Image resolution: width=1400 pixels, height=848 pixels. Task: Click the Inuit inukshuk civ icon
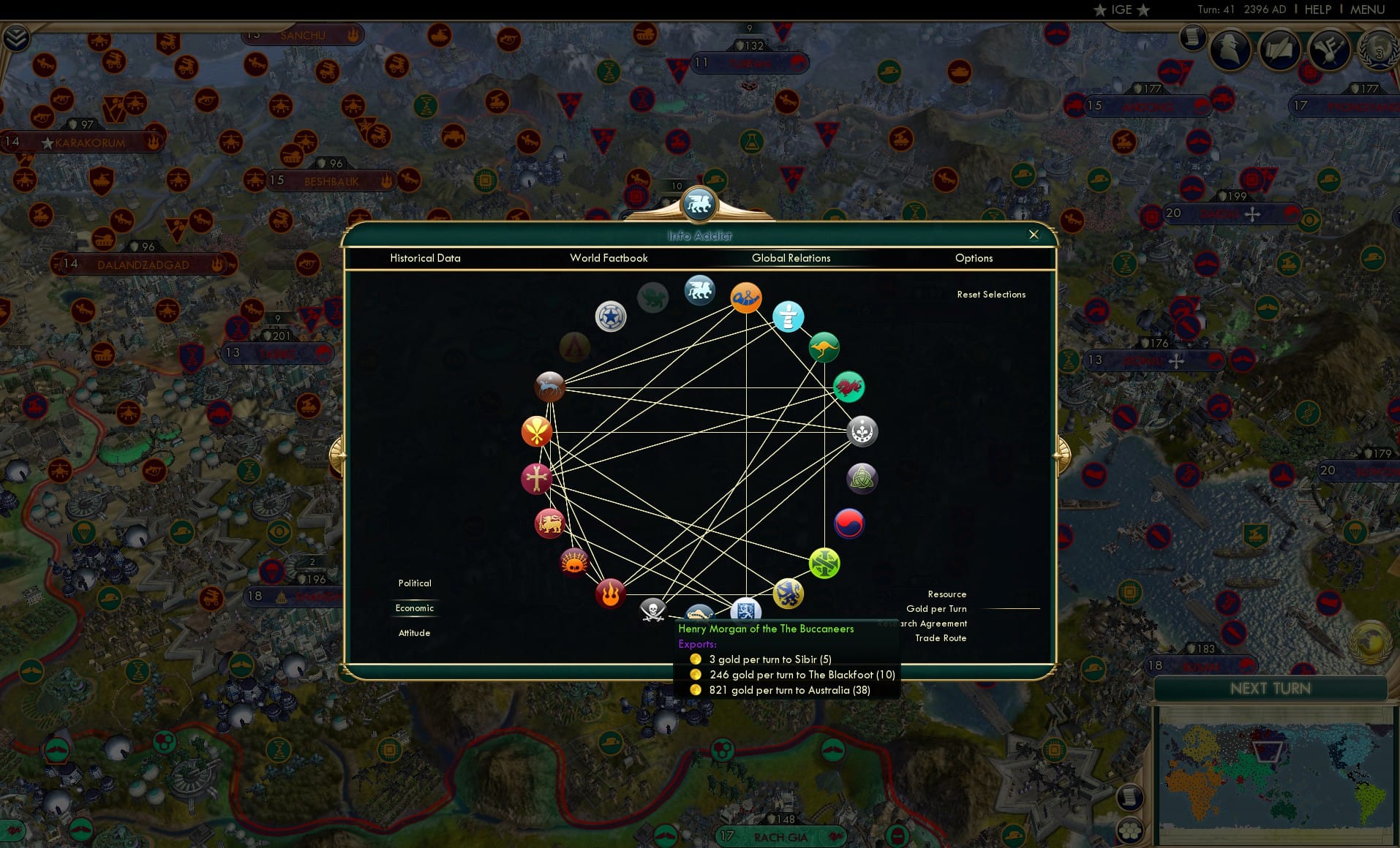[788, 317]
